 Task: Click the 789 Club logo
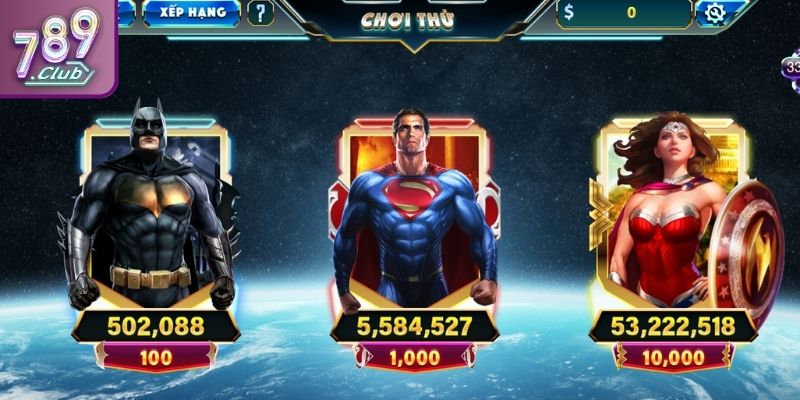pyautogui.click(x=55, y=47)
